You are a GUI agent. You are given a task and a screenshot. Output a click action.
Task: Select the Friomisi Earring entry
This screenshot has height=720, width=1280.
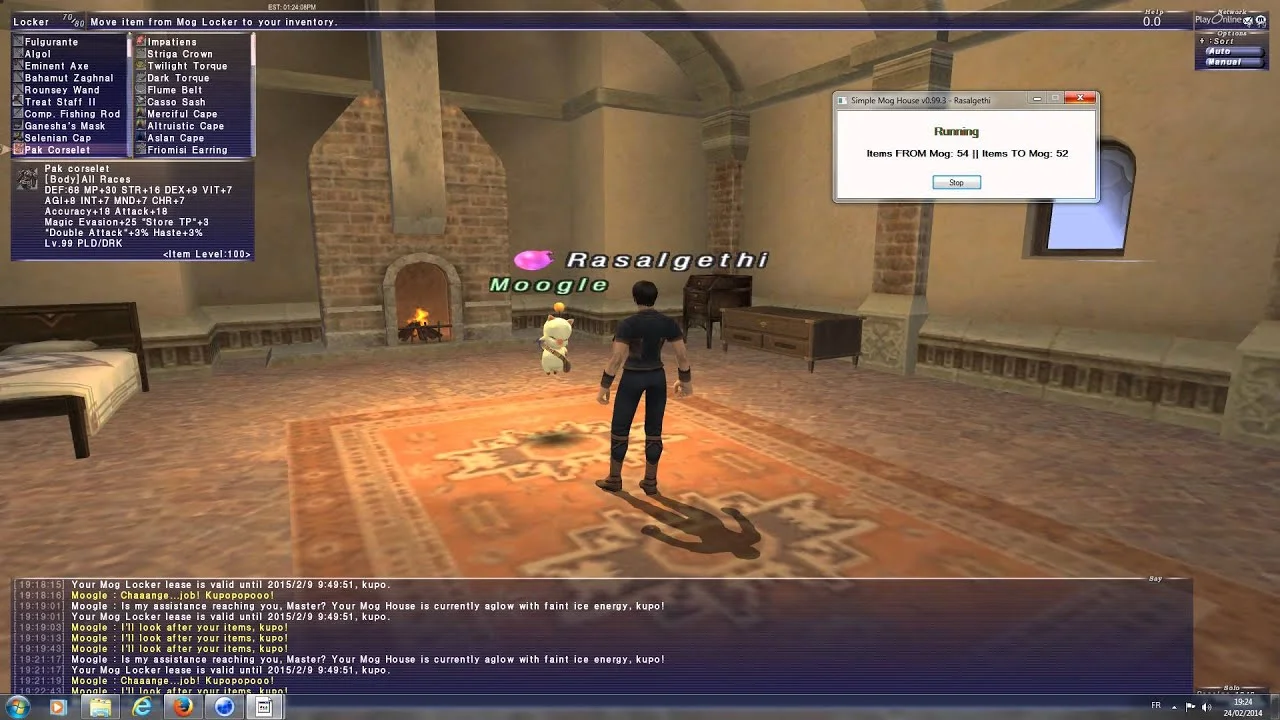tap(187, 150)
